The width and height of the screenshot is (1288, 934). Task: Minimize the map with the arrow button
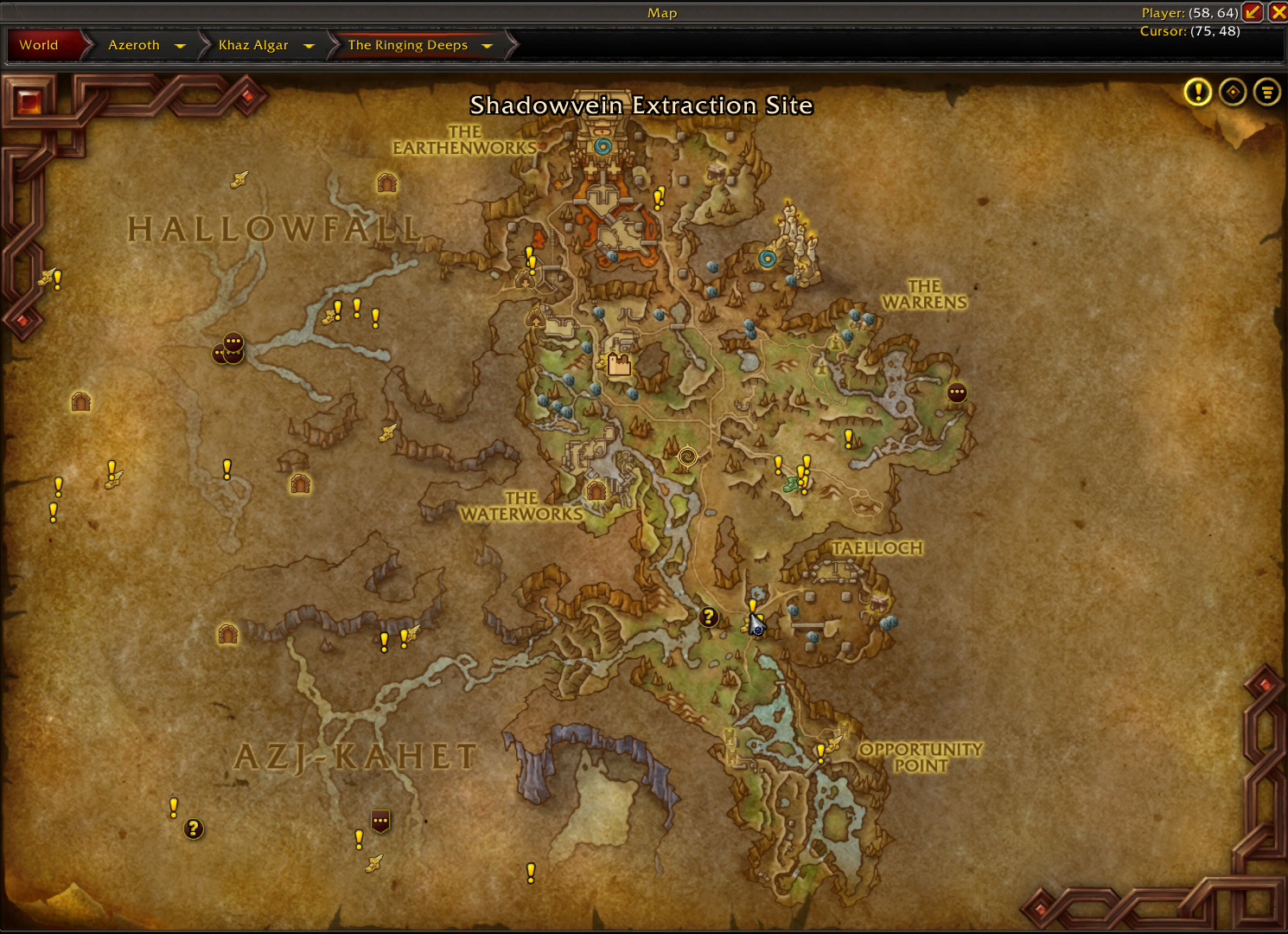point(1252,12)
